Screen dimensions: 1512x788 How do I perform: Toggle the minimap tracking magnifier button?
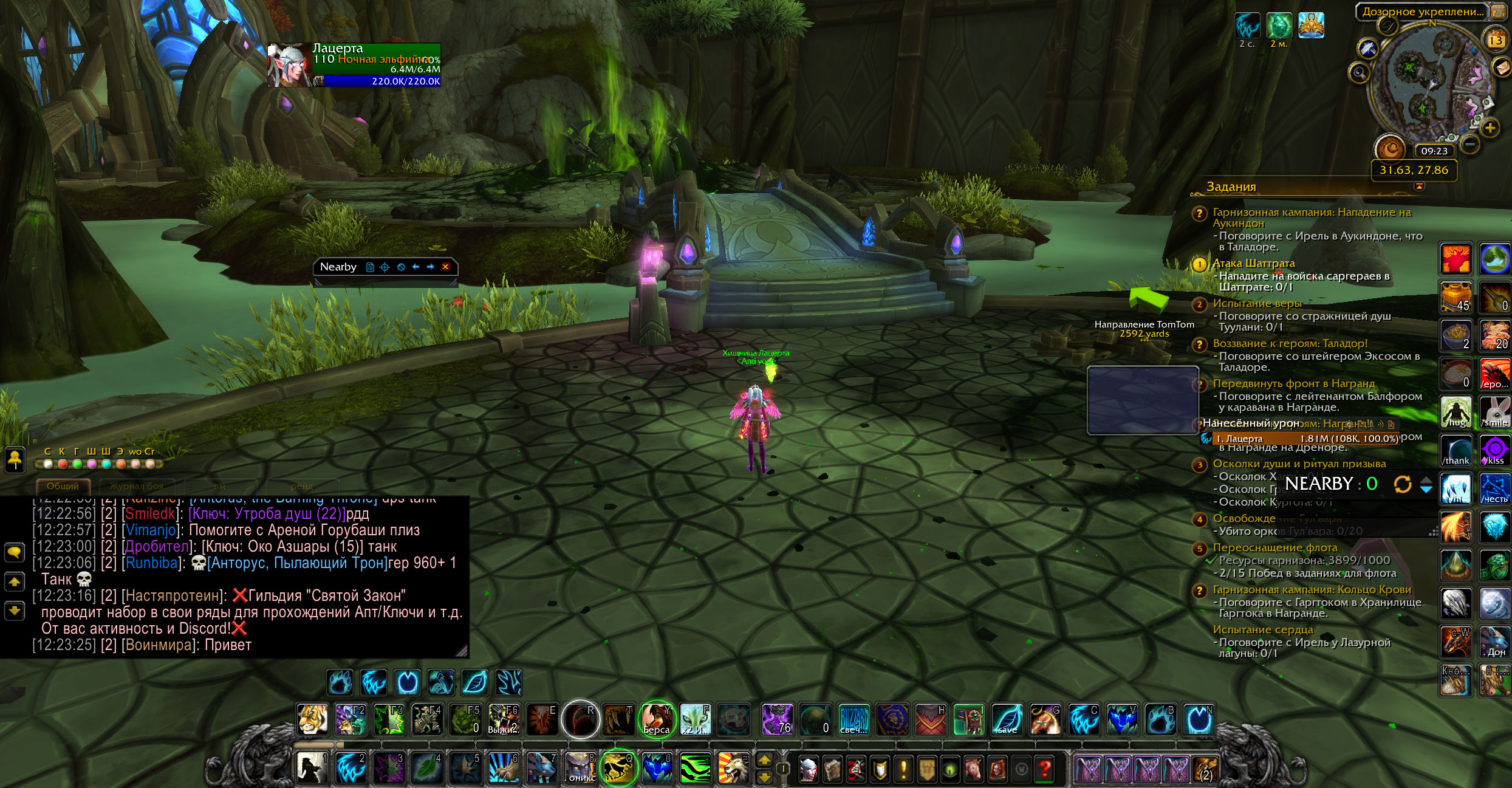click(x=1359, y=74)
